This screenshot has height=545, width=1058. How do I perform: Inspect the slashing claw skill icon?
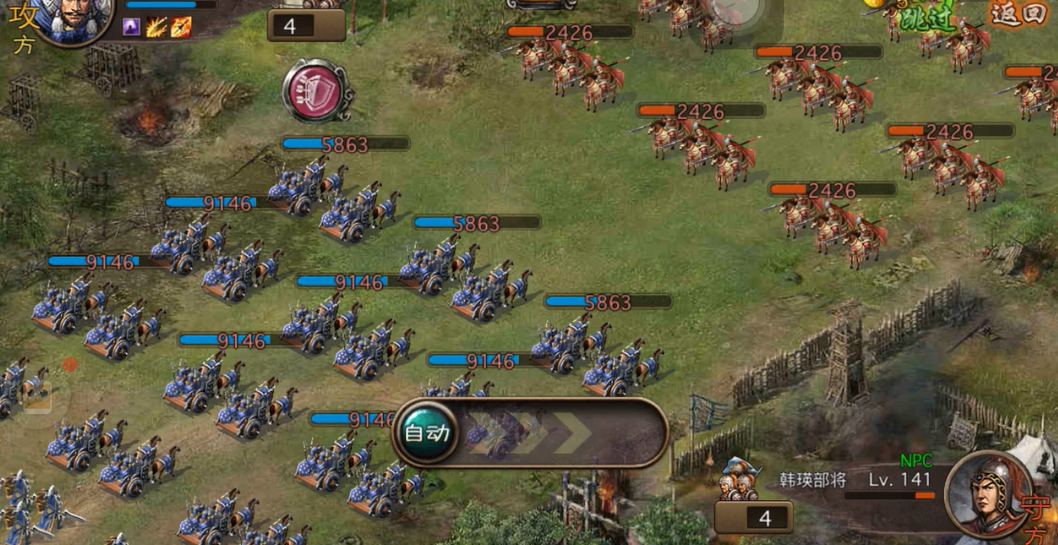tap(157, 27)
